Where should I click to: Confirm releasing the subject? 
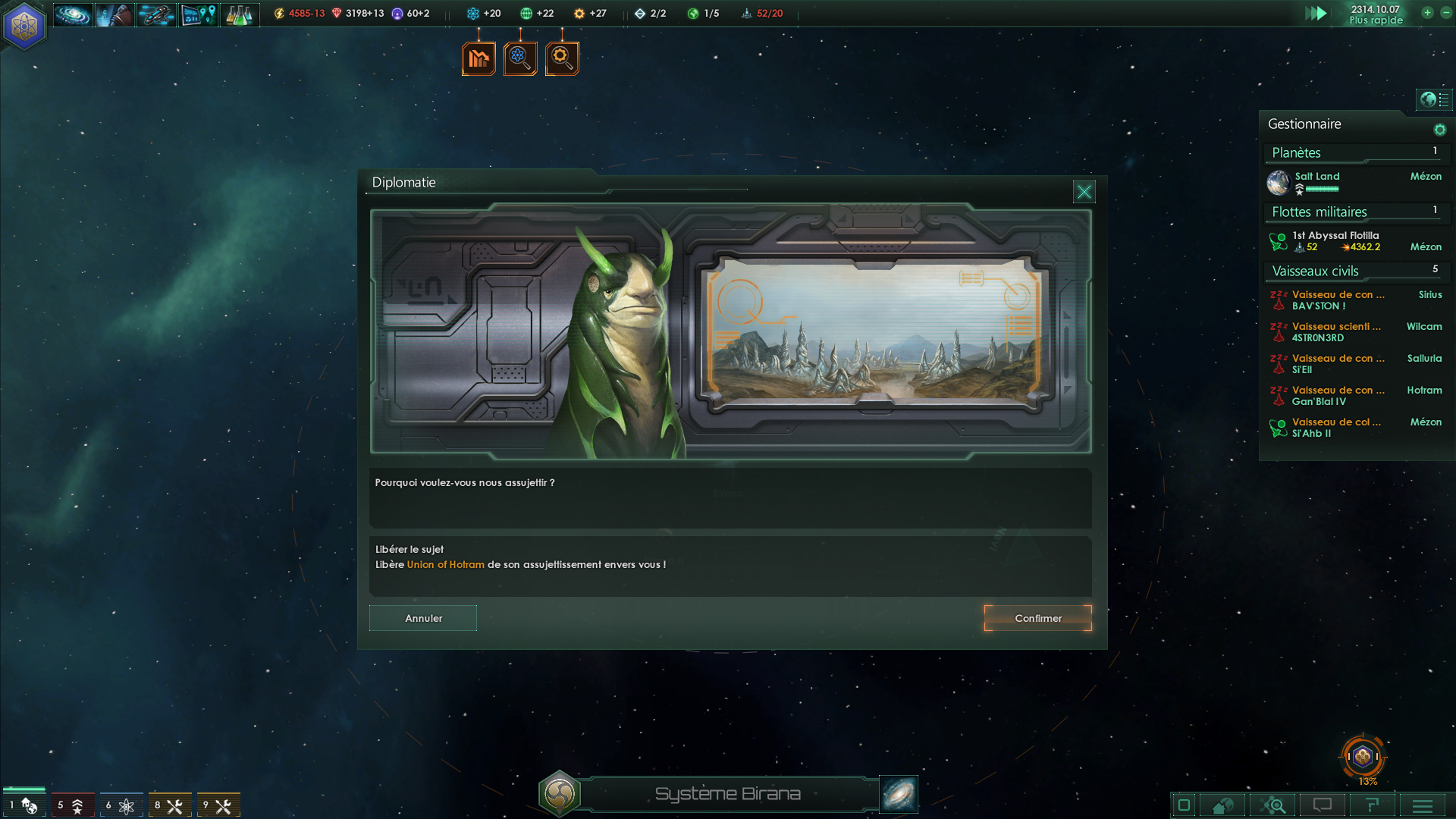(x=1037, y=618)
